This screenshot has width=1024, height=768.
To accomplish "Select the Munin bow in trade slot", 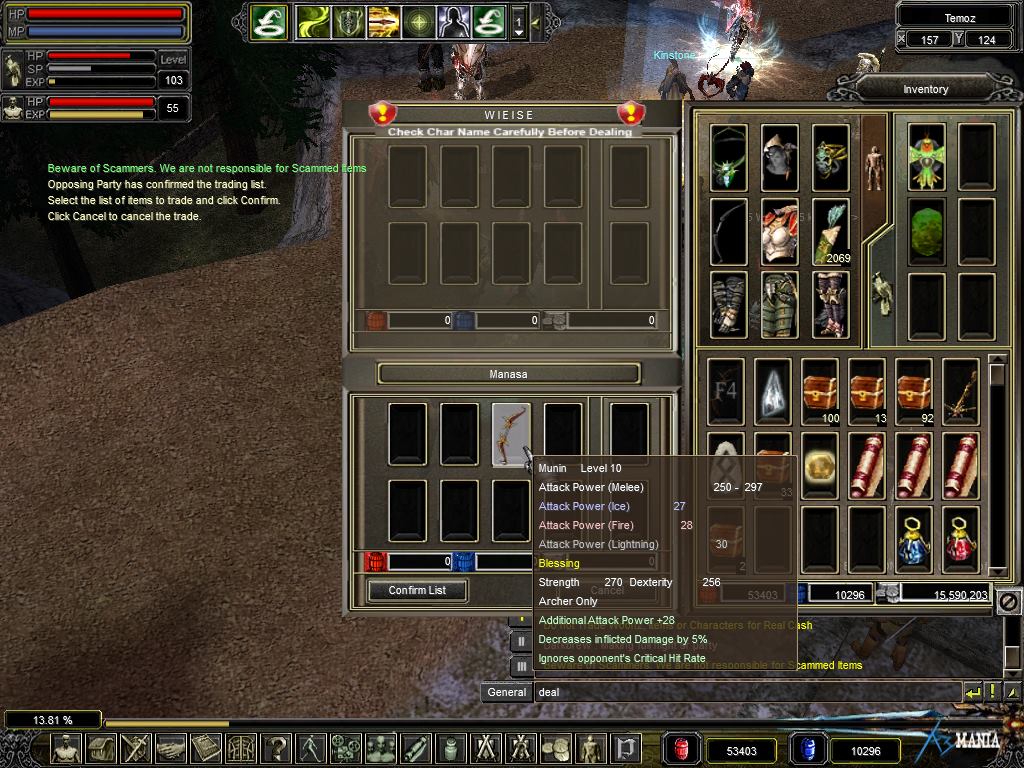I will 511,434.
